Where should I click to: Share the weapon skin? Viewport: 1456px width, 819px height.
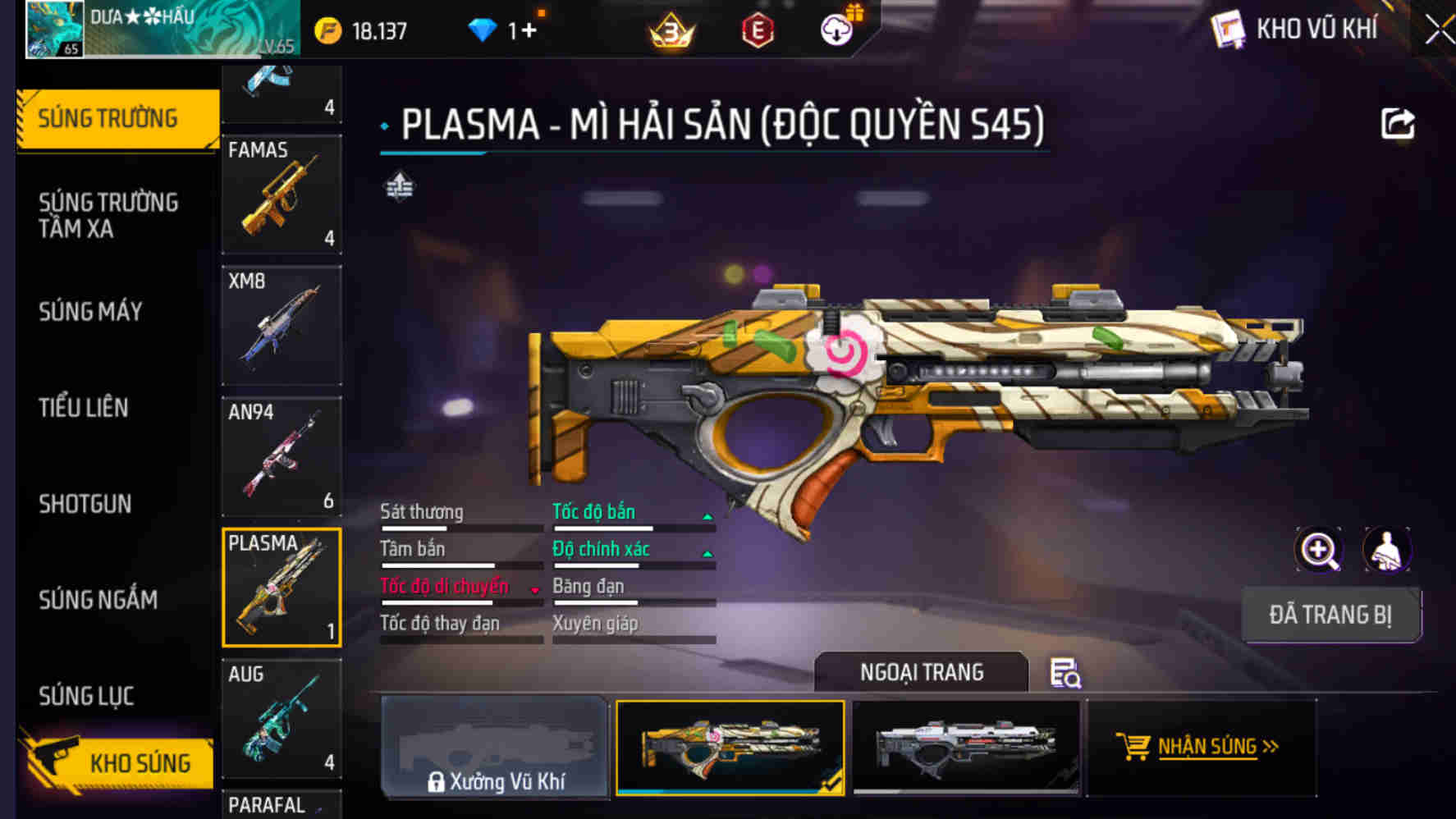(1397, 125)
